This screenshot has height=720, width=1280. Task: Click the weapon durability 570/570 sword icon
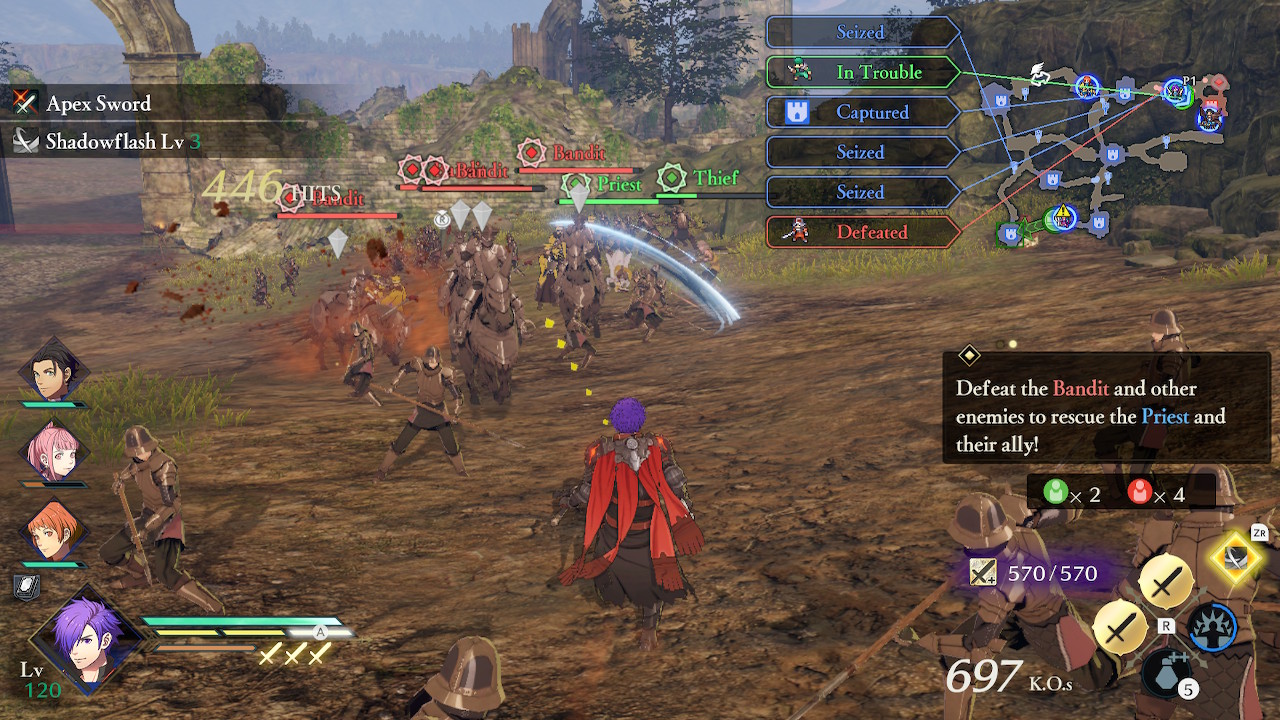tap(983, 573)
